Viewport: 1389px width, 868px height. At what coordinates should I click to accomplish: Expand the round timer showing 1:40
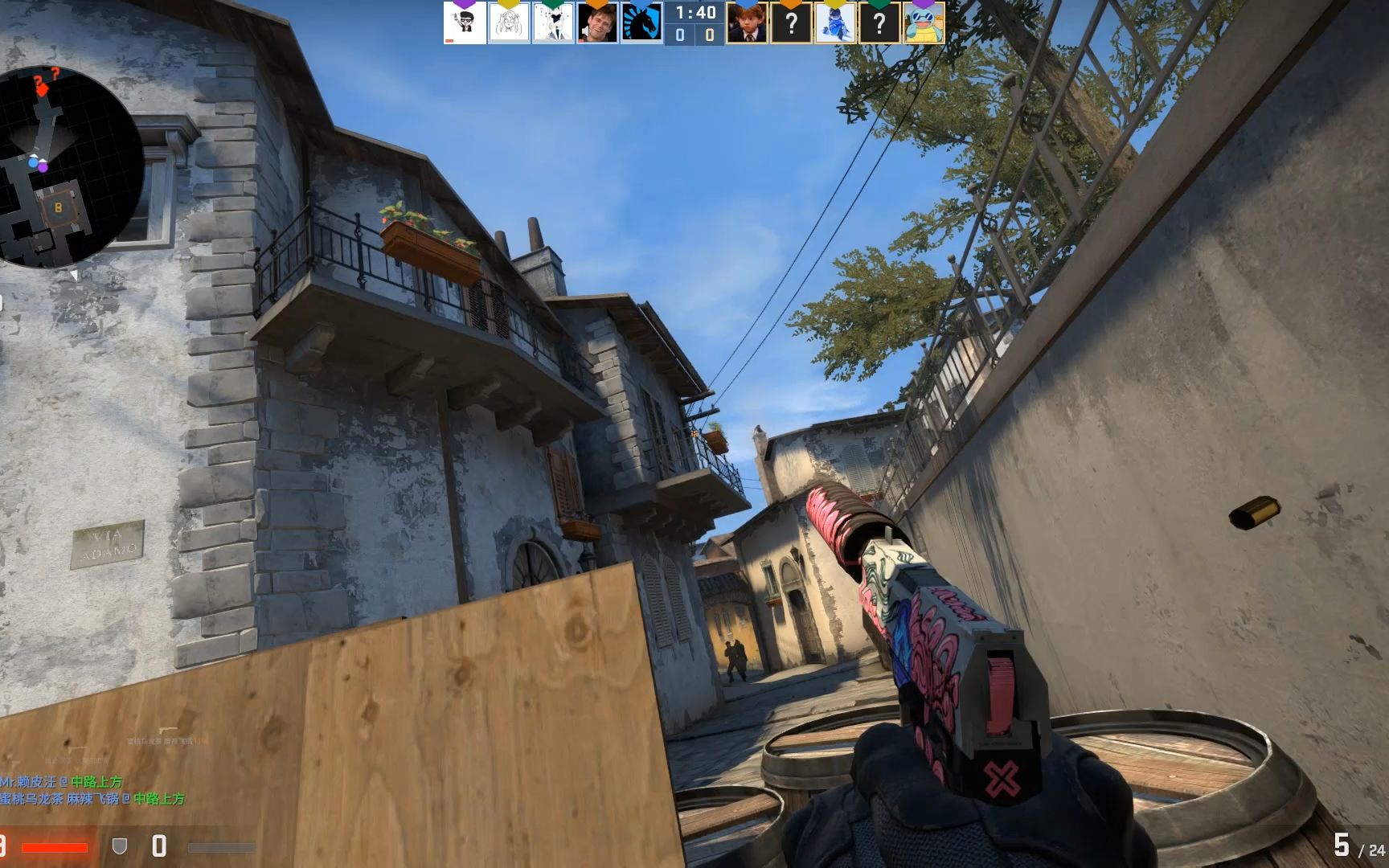click(x=694, y=12)
